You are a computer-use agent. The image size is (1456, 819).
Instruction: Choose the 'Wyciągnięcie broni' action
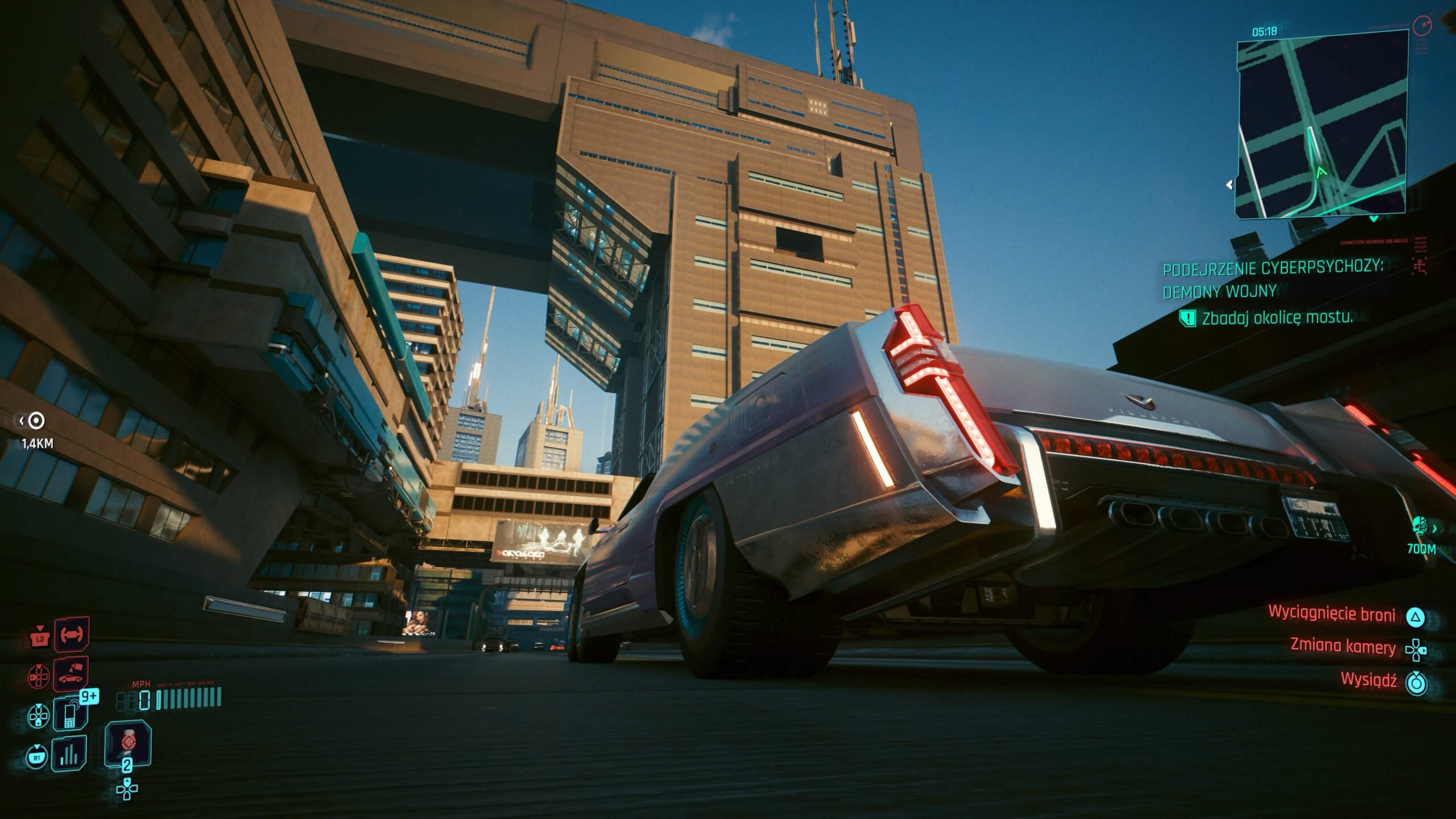click(1331, 614)
